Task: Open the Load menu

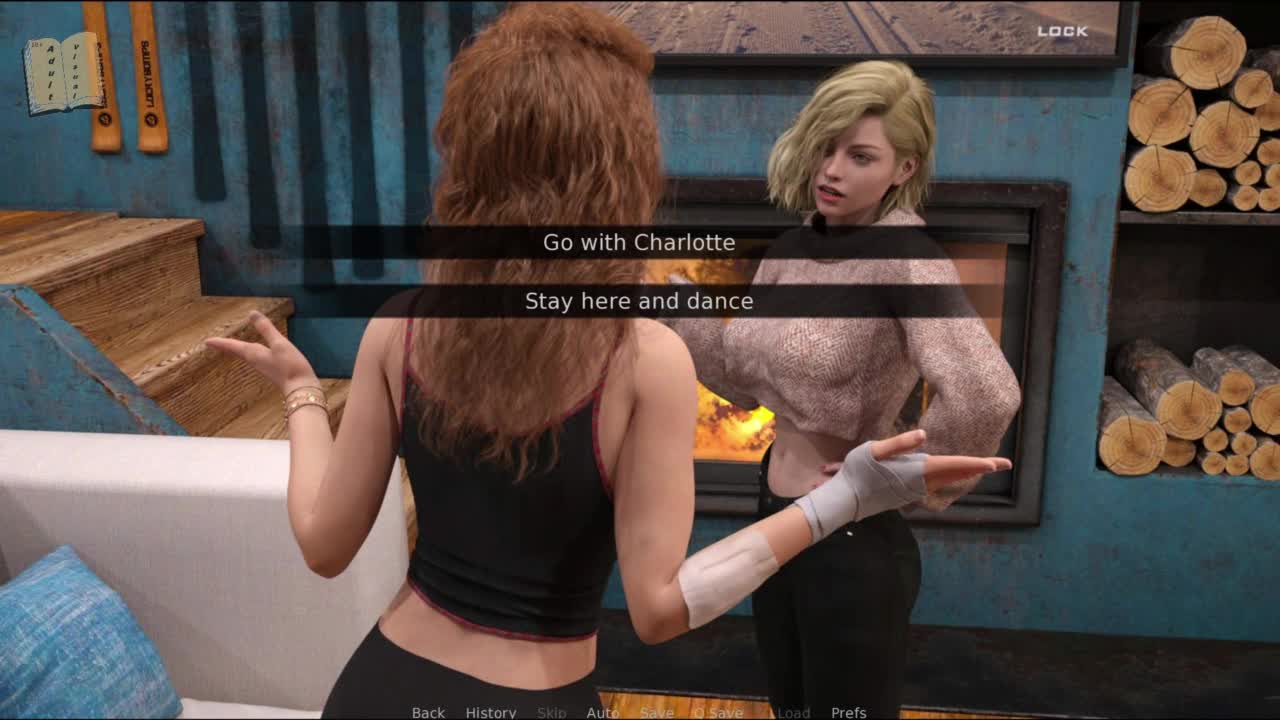Action: point(793,712)
